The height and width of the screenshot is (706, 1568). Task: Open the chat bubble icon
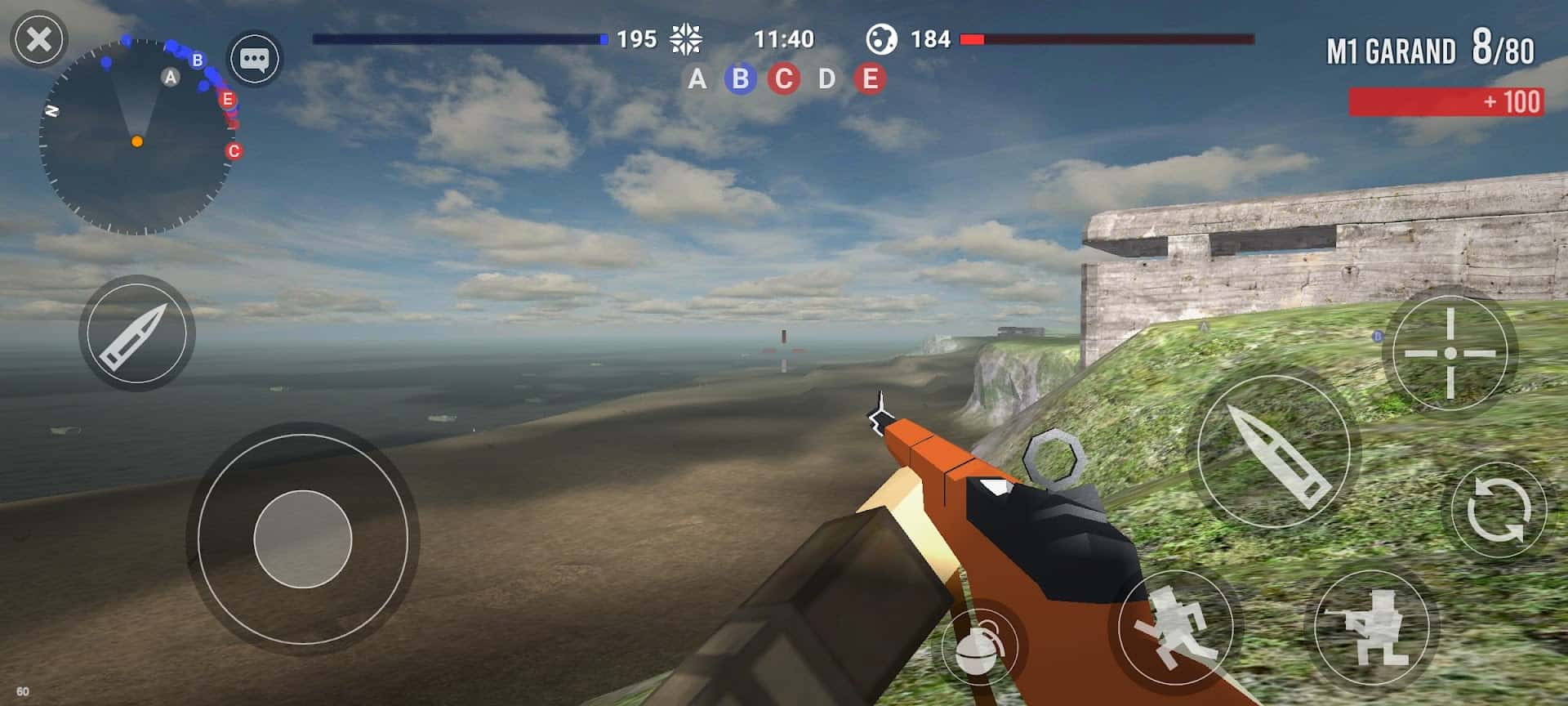click(256, 60)
